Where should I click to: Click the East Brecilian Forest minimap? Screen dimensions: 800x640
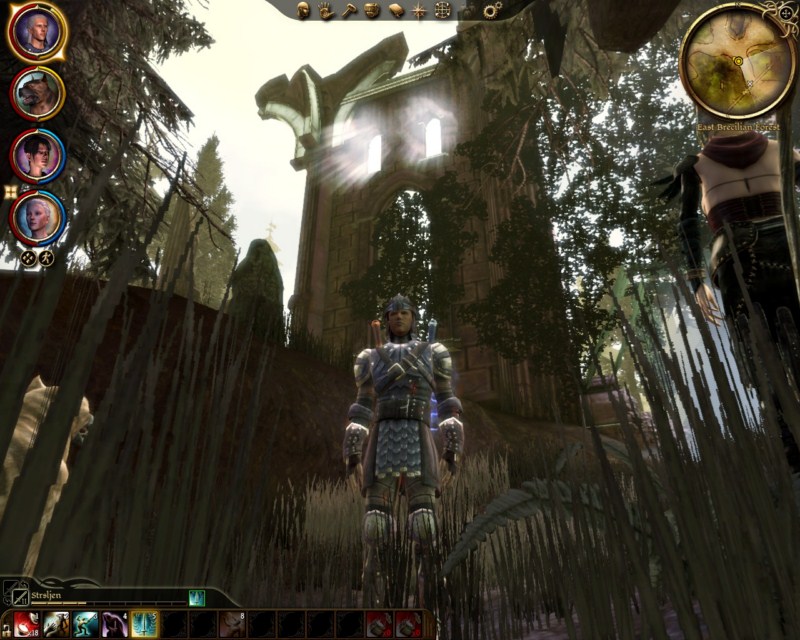coord(737,60)
